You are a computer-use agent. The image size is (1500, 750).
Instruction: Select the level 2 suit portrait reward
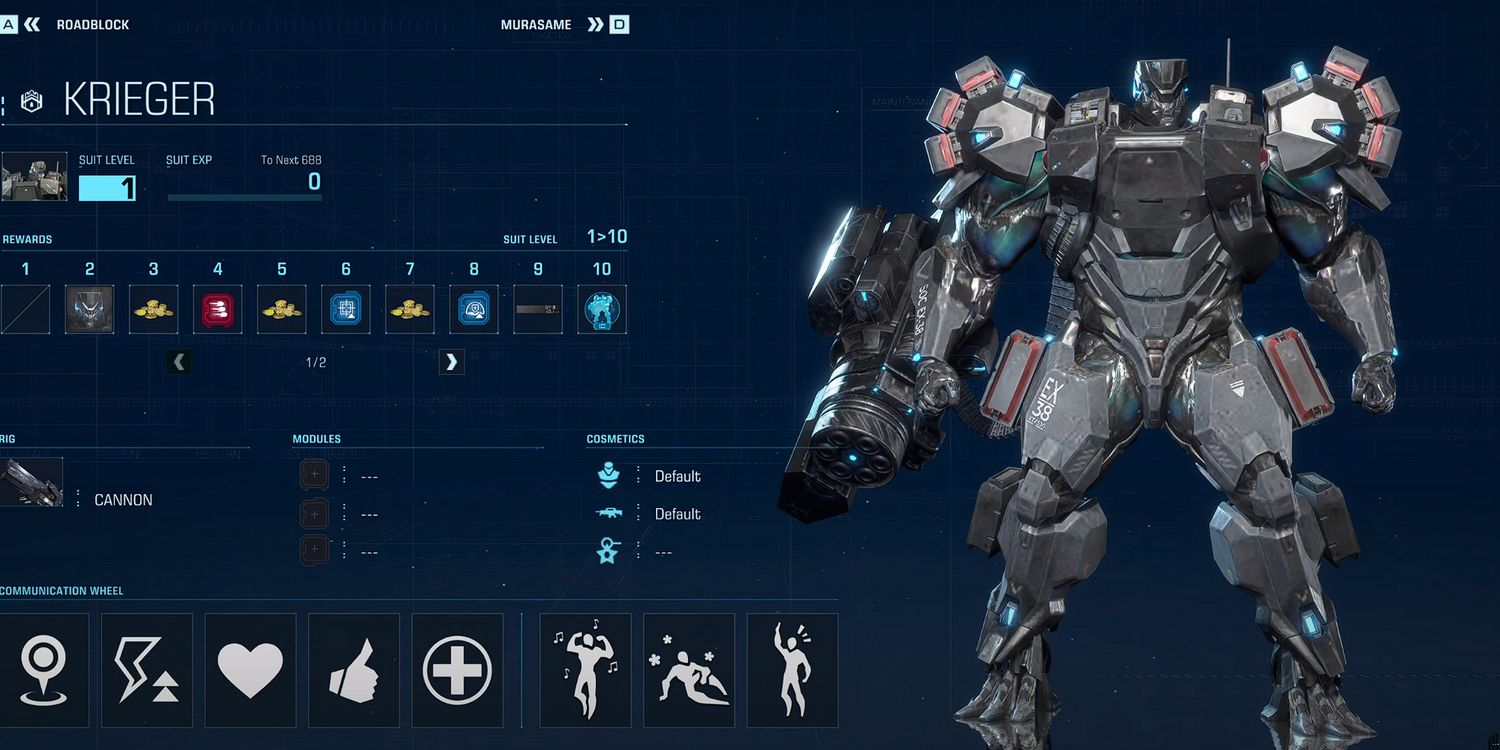[90, 309]
